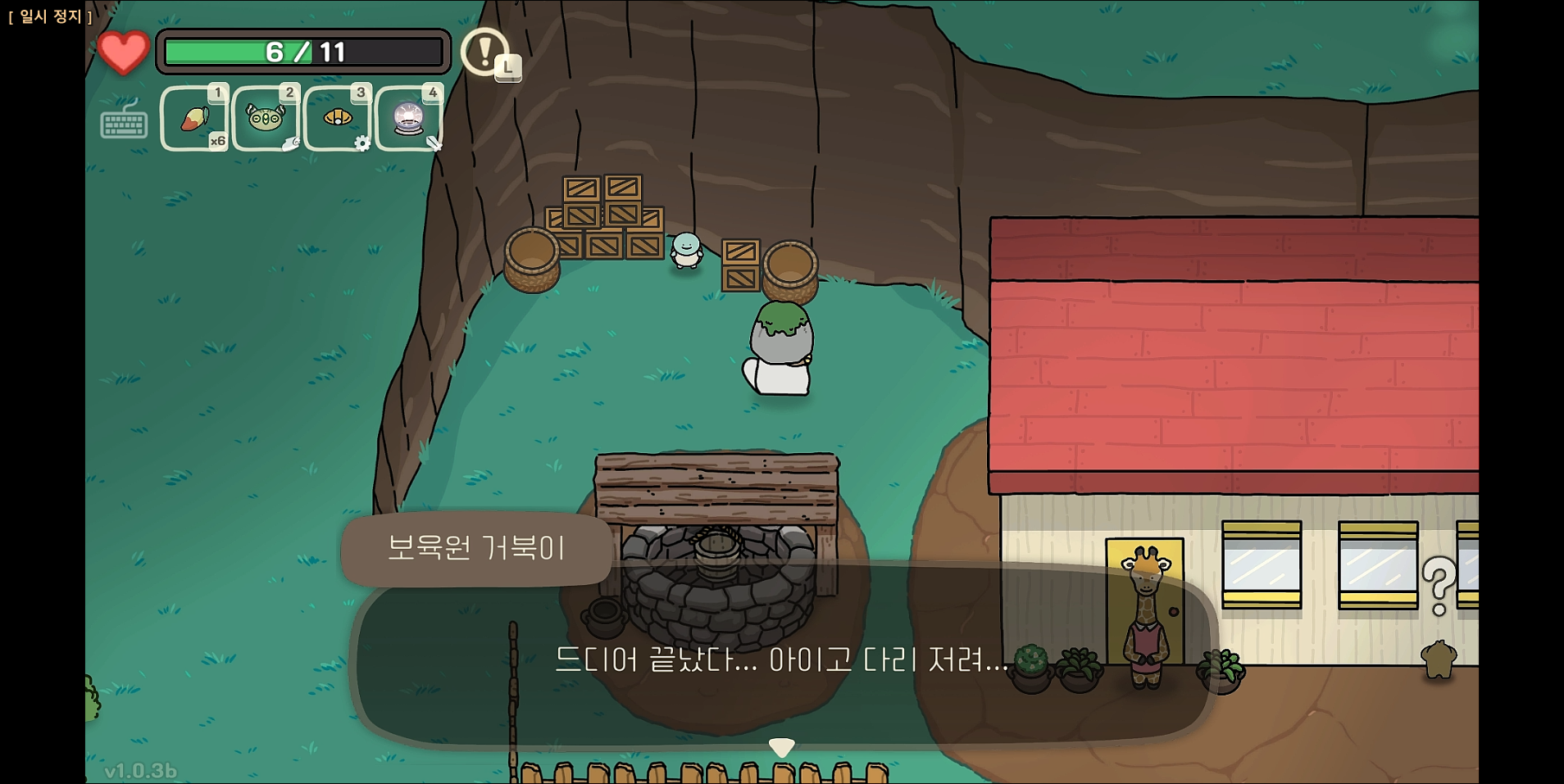Click the giraffe NPC by the yellow door
1564x784 pixels.
click(x=1145, y=619)
